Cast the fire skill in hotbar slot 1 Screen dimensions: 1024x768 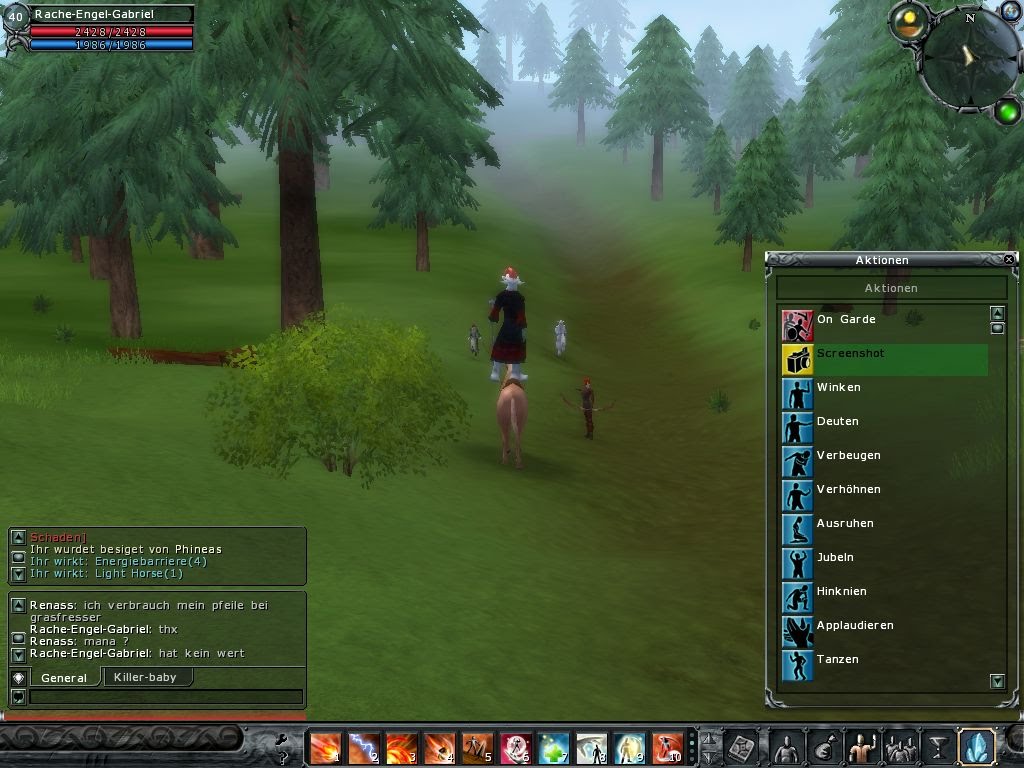(x=325, y=747)
